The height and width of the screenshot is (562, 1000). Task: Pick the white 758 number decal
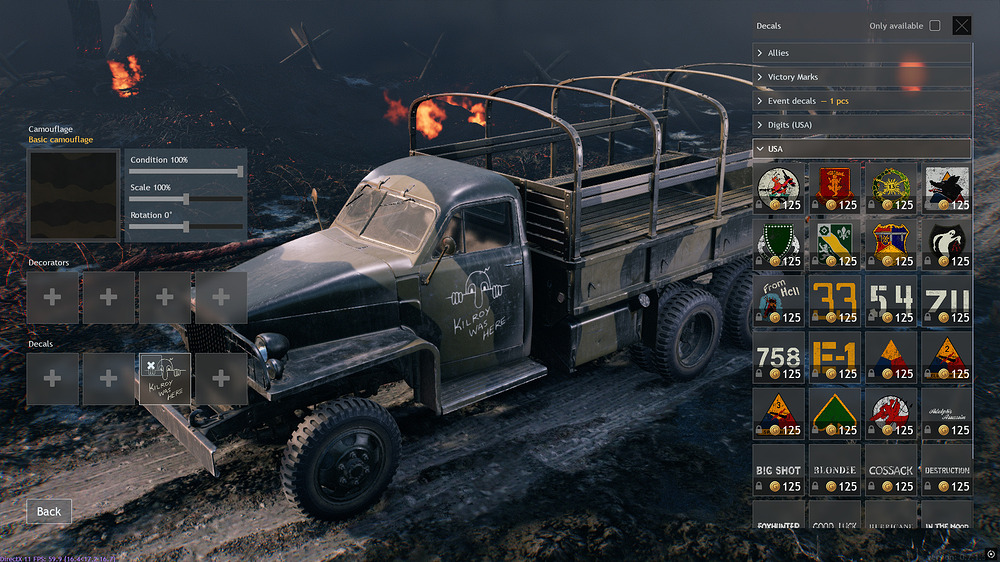pos(777,357)
